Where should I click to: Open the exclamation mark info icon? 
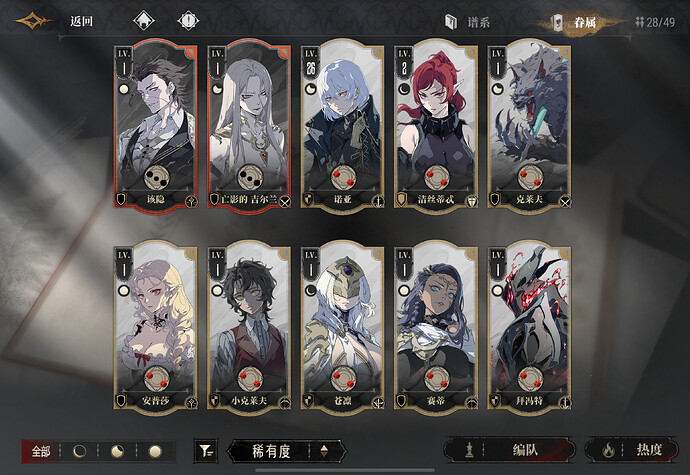[x=187, y=21]
